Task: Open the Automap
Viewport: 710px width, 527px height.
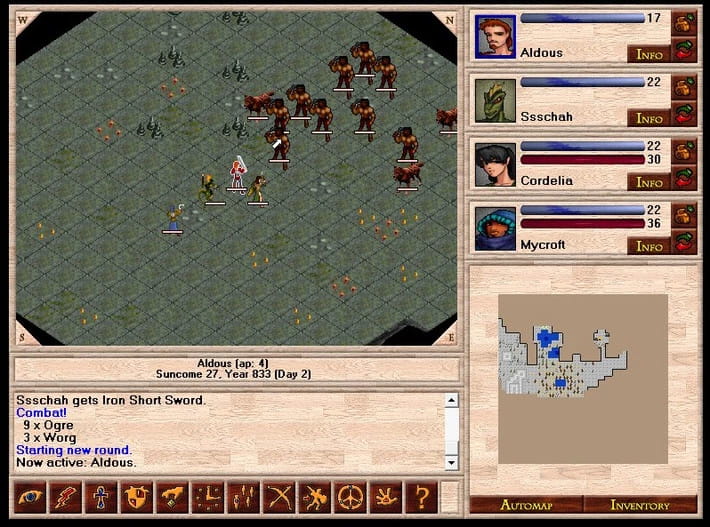Action: [526, 505]
